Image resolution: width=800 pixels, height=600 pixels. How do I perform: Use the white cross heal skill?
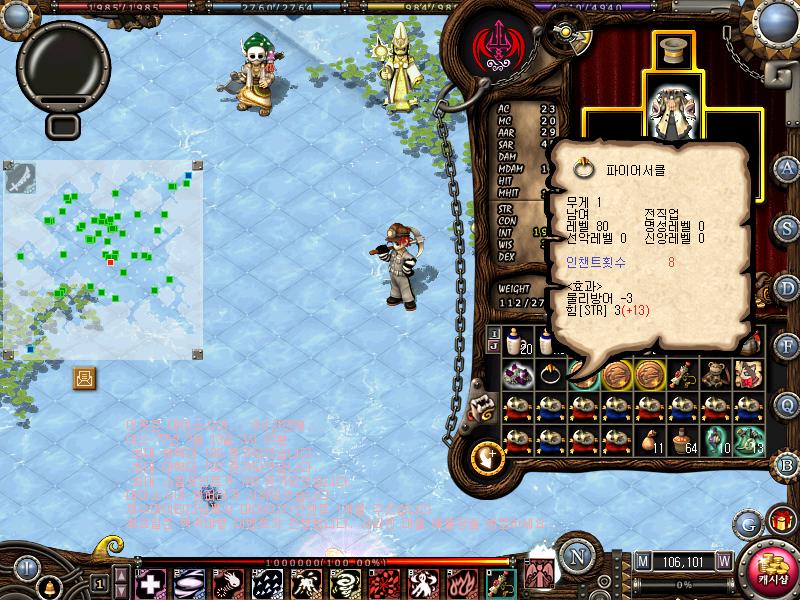pos(150,582)
